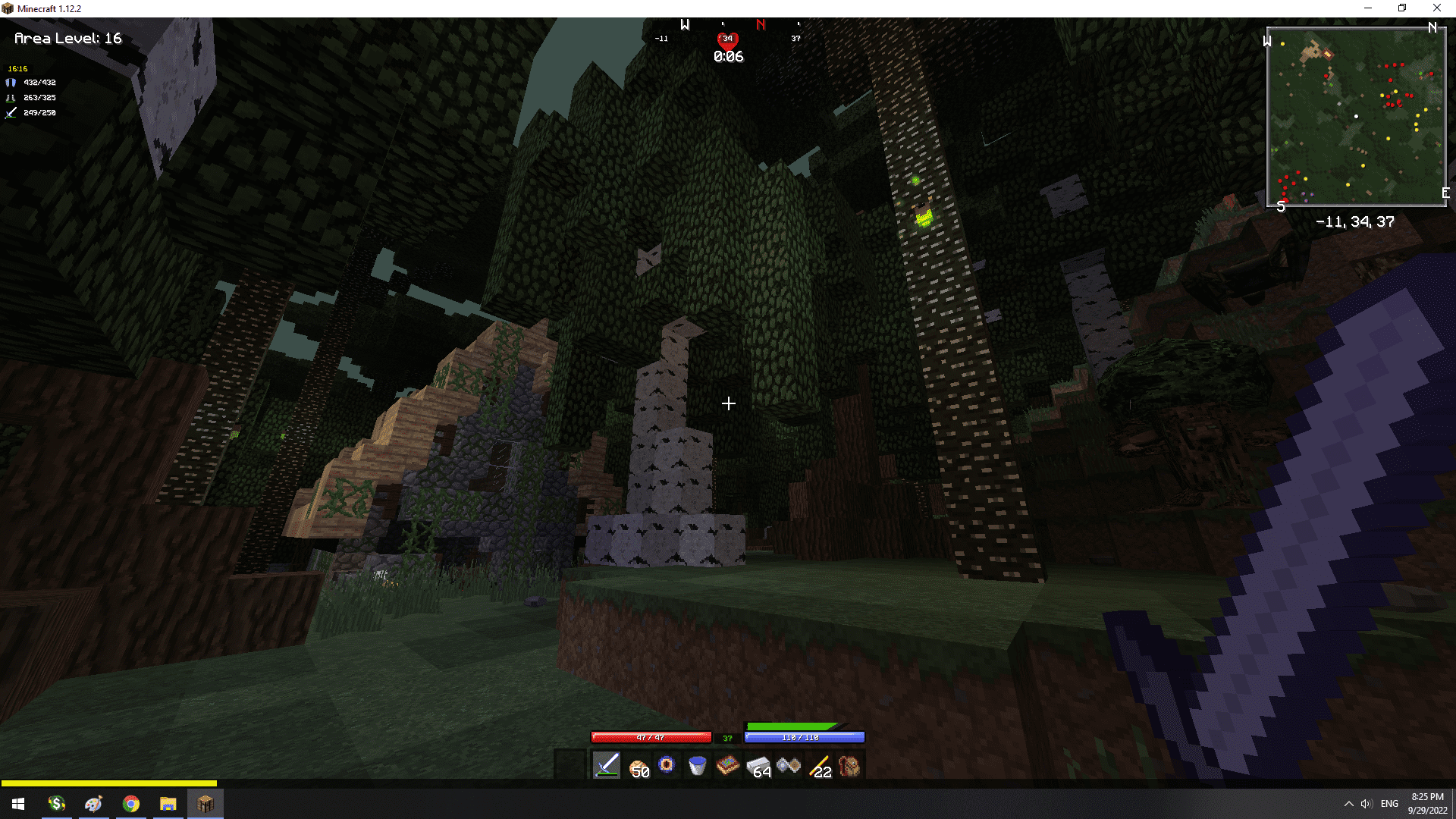Minimize the Minecraft window
The height and width of the screenshot is (819, 1456).
click(1368, 8)
